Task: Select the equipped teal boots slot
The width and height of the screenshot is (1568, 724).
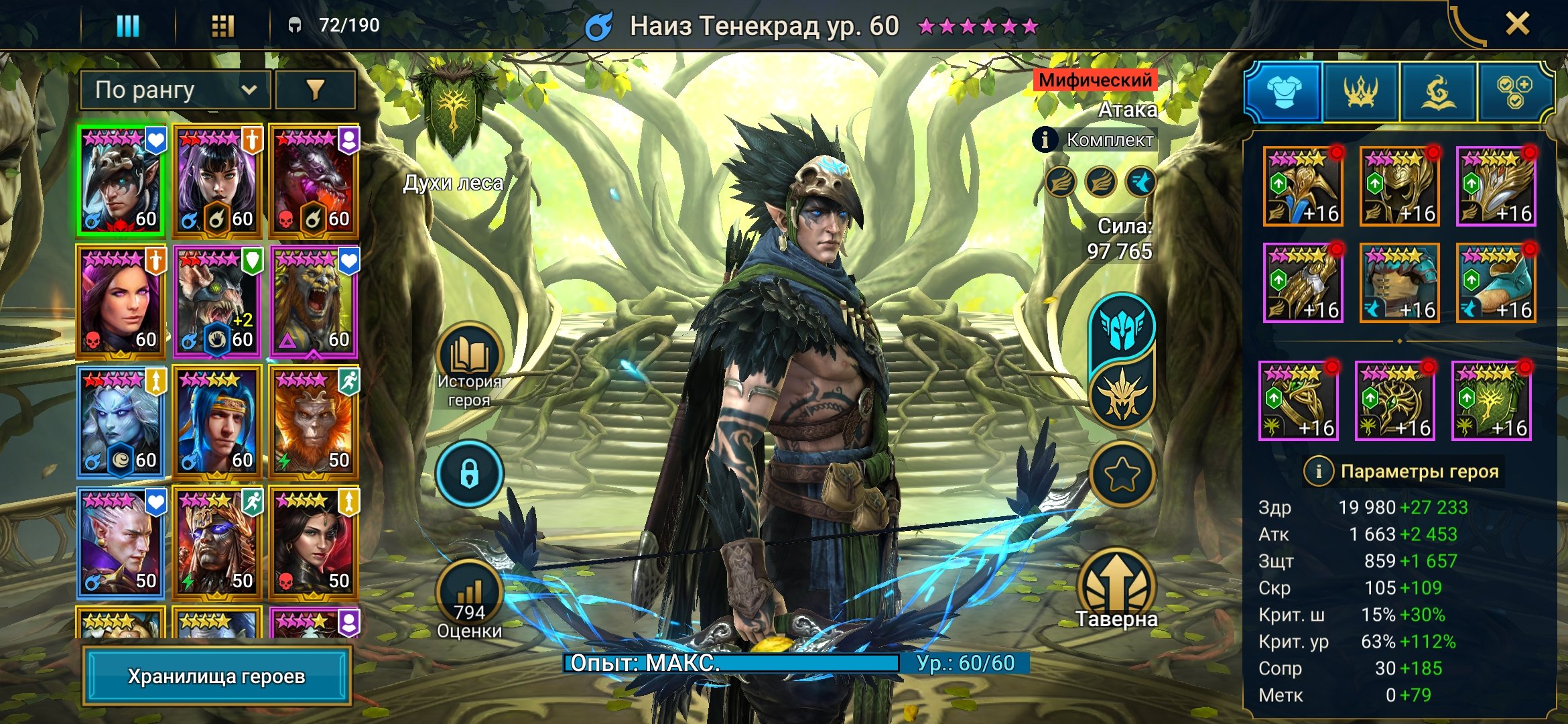Action: click(x=1496, y=282)
